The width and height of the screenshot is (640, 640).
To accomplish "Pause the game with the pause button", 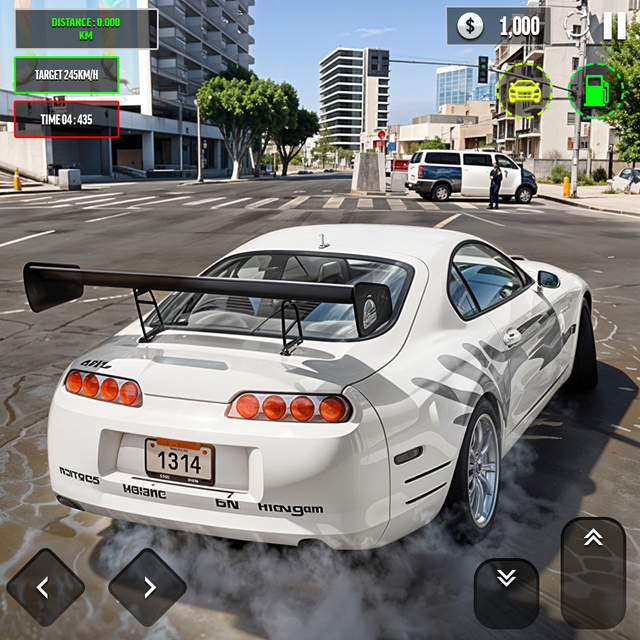I will (x=614, y=26).
